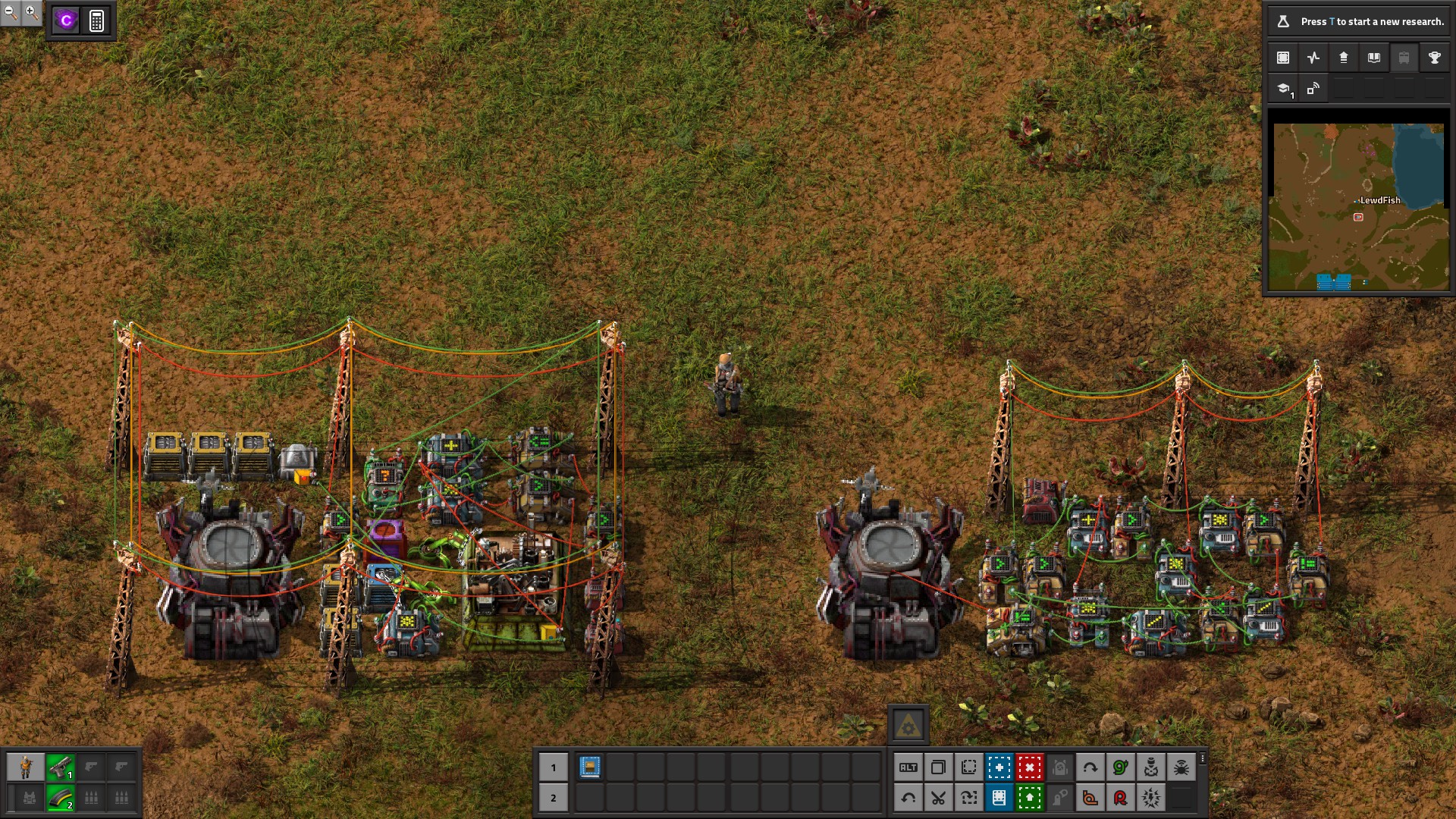Select the pistol weapon slot
Image resolution: width=1456 pixels, height=819 pixels.
click(60, 767)
